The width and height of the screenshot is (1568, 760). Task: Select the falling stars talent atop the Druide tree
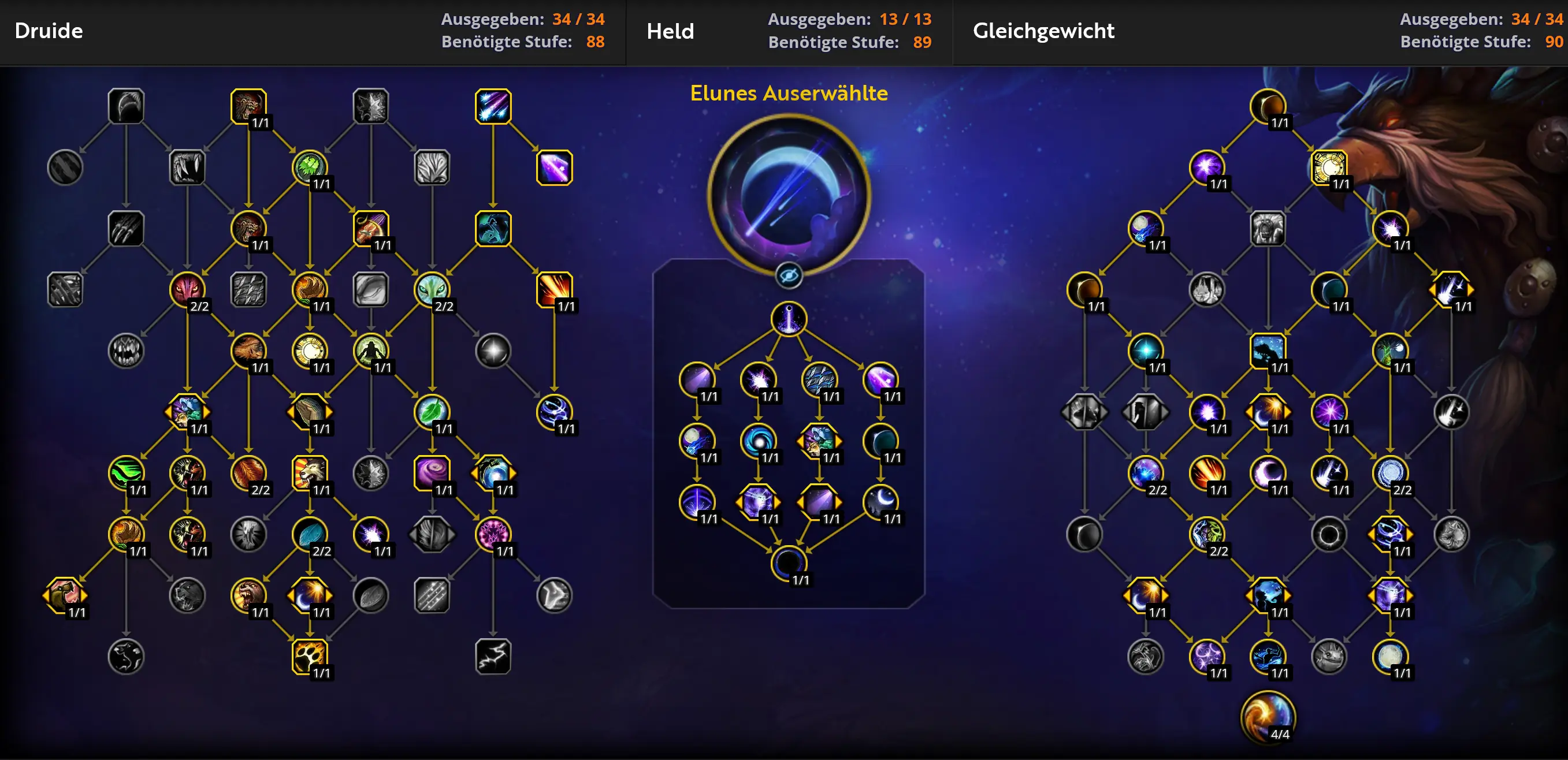pos(492,106)
